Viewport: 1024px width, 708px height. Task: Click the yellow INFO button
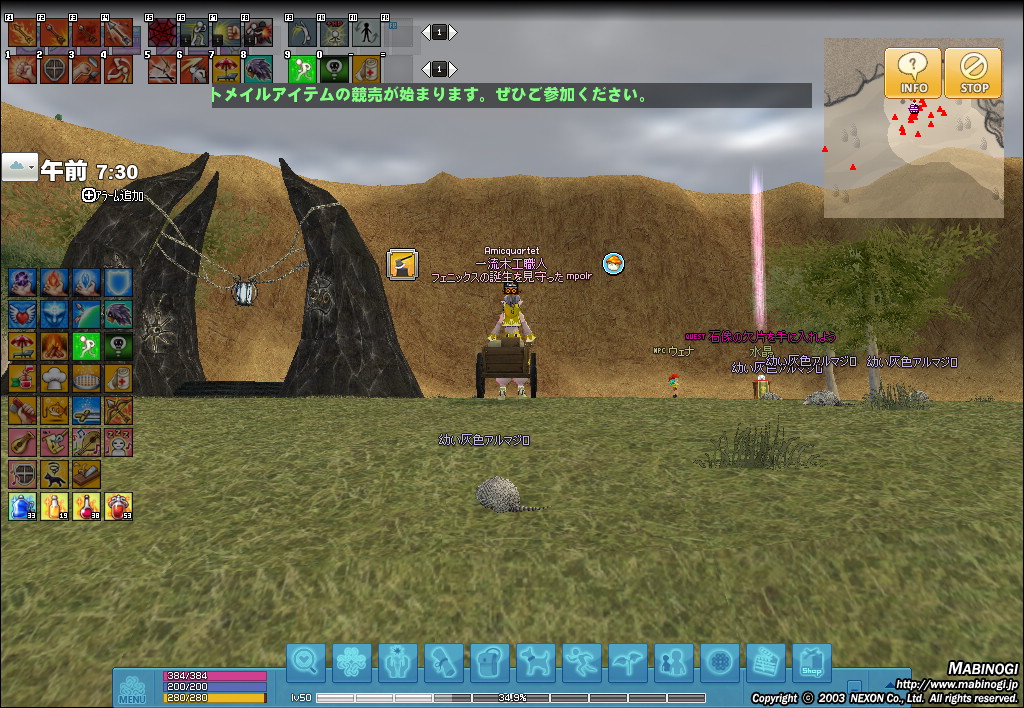click(913, 73)
